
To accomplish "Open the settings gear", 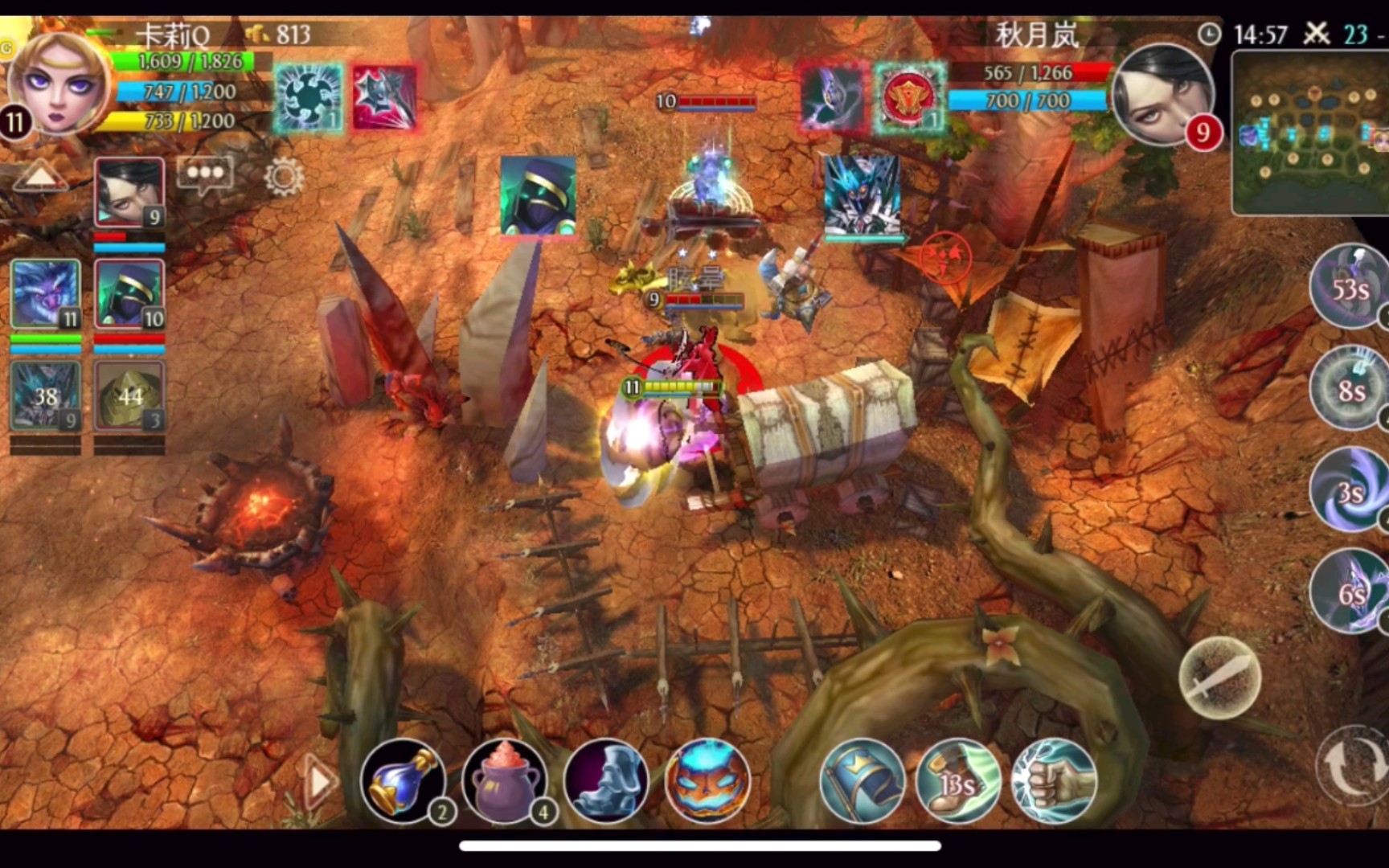I will point(284,176).
